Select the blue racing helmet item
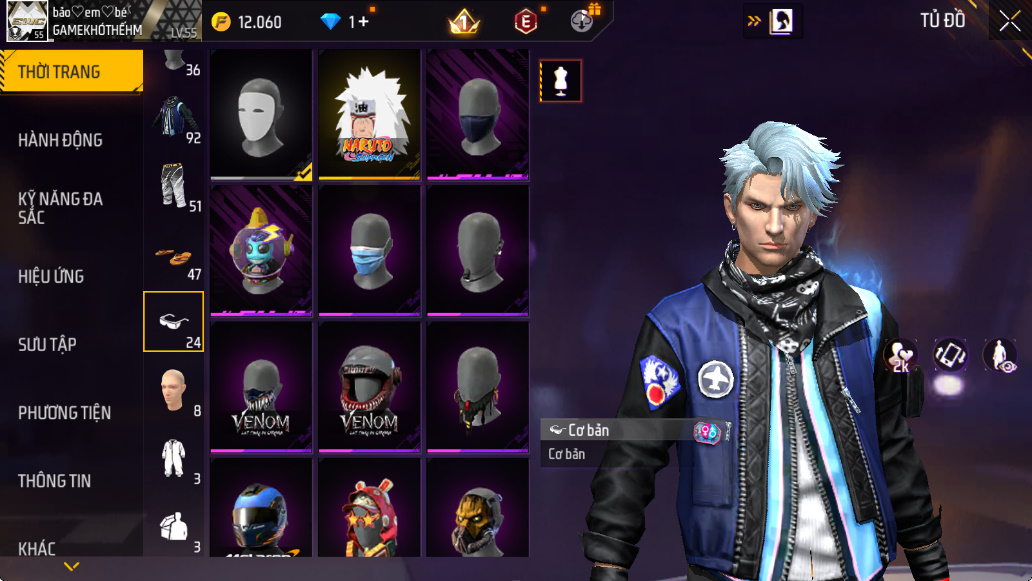The height and width of the screenshot is (581, 1032). [262, 515]
